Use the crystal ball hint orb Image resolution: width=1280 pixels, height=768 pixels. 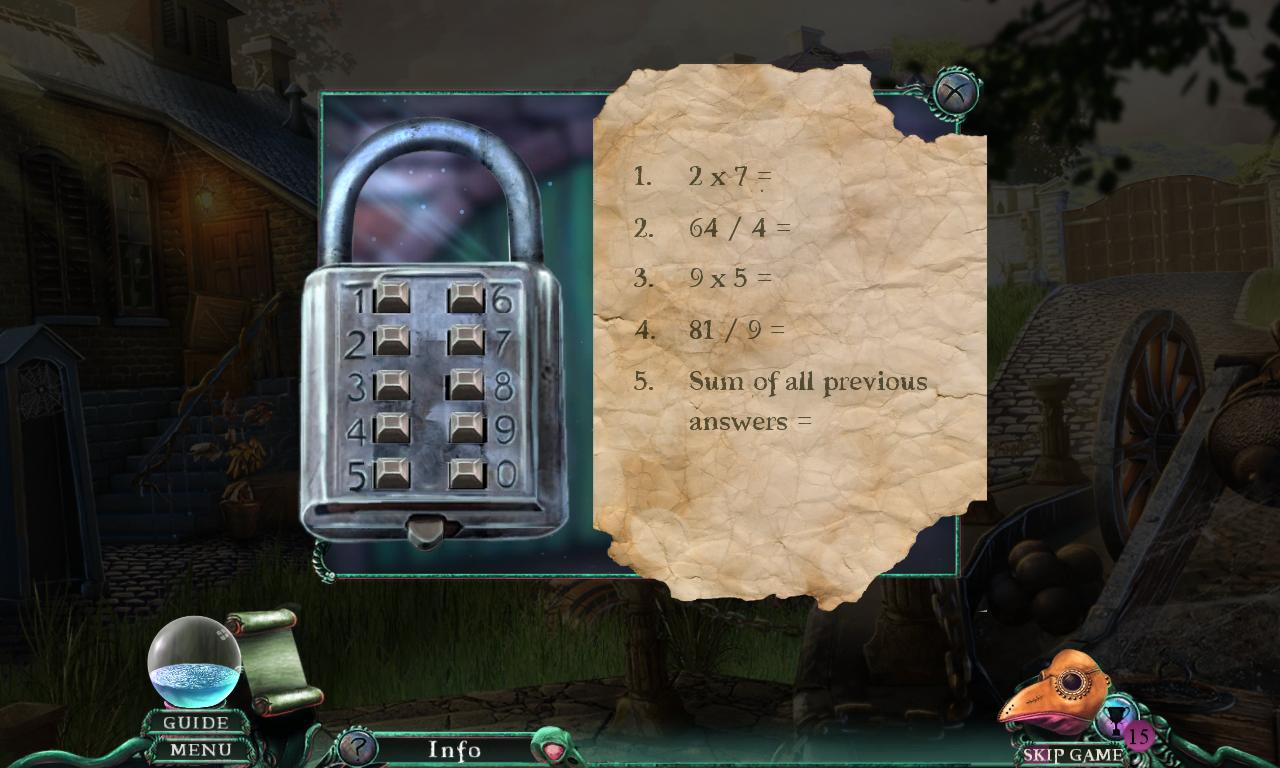tap(193, 660)
